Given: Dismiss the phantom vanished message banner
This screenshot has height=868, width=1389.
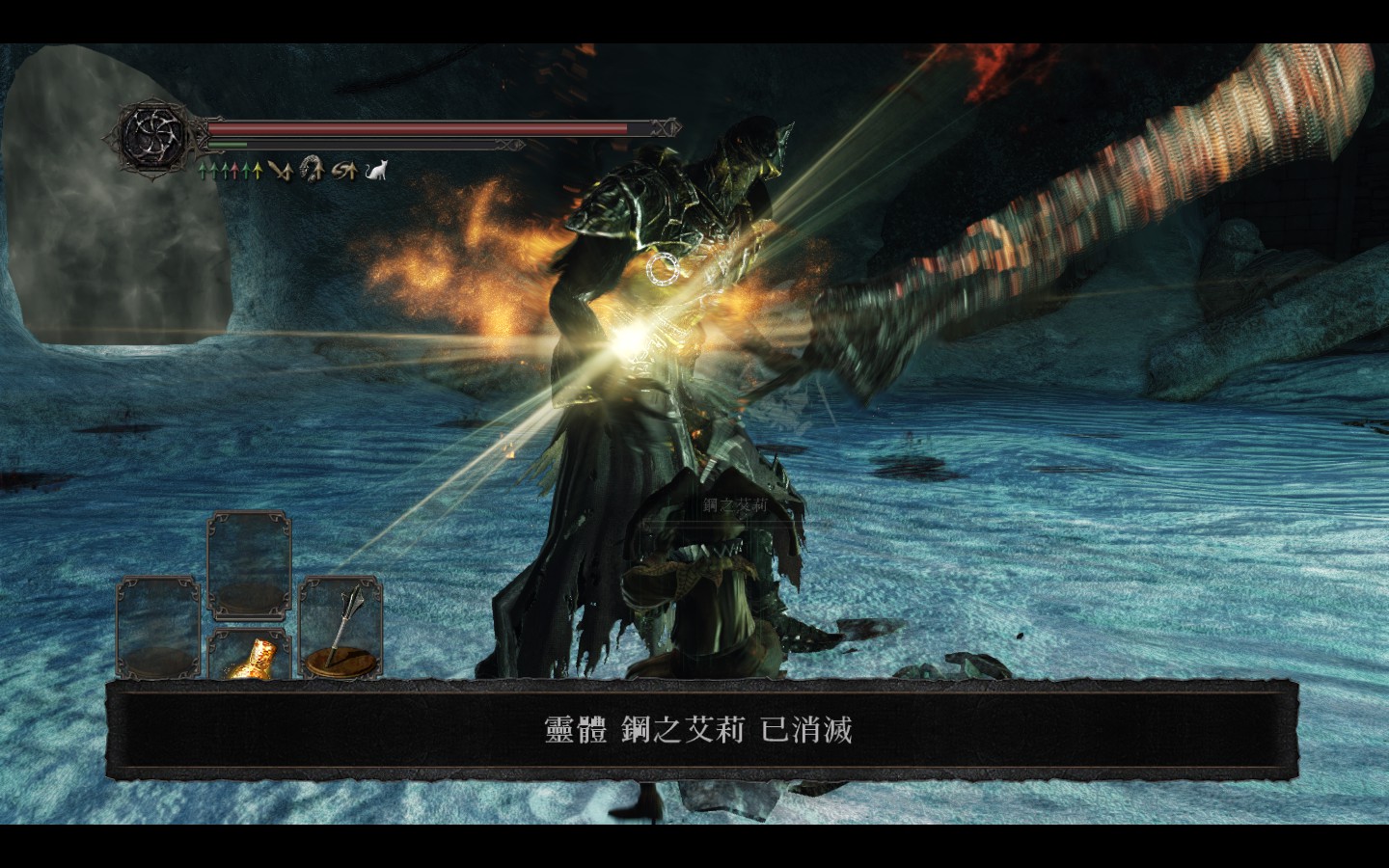Looking at the screenshot, I should pos(697,730).
